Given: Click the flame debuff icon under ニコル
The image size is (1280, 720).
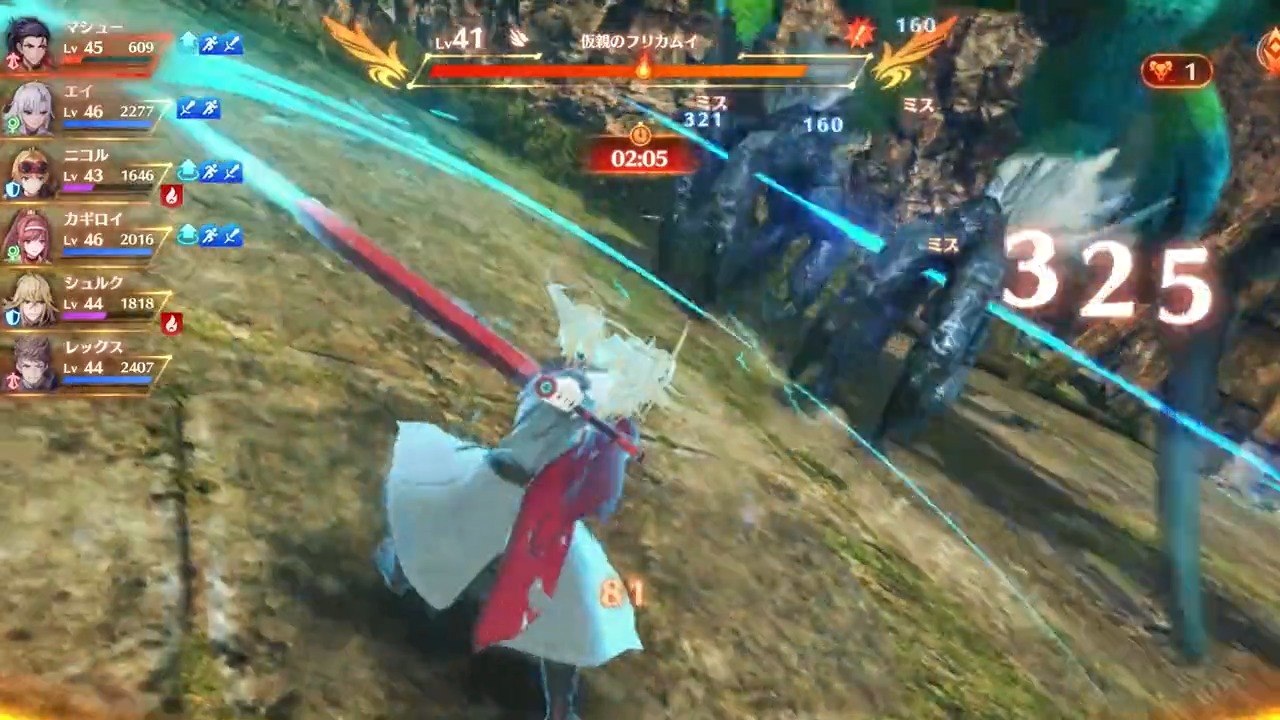Looking at the screenshot, I should coord(171,196).
